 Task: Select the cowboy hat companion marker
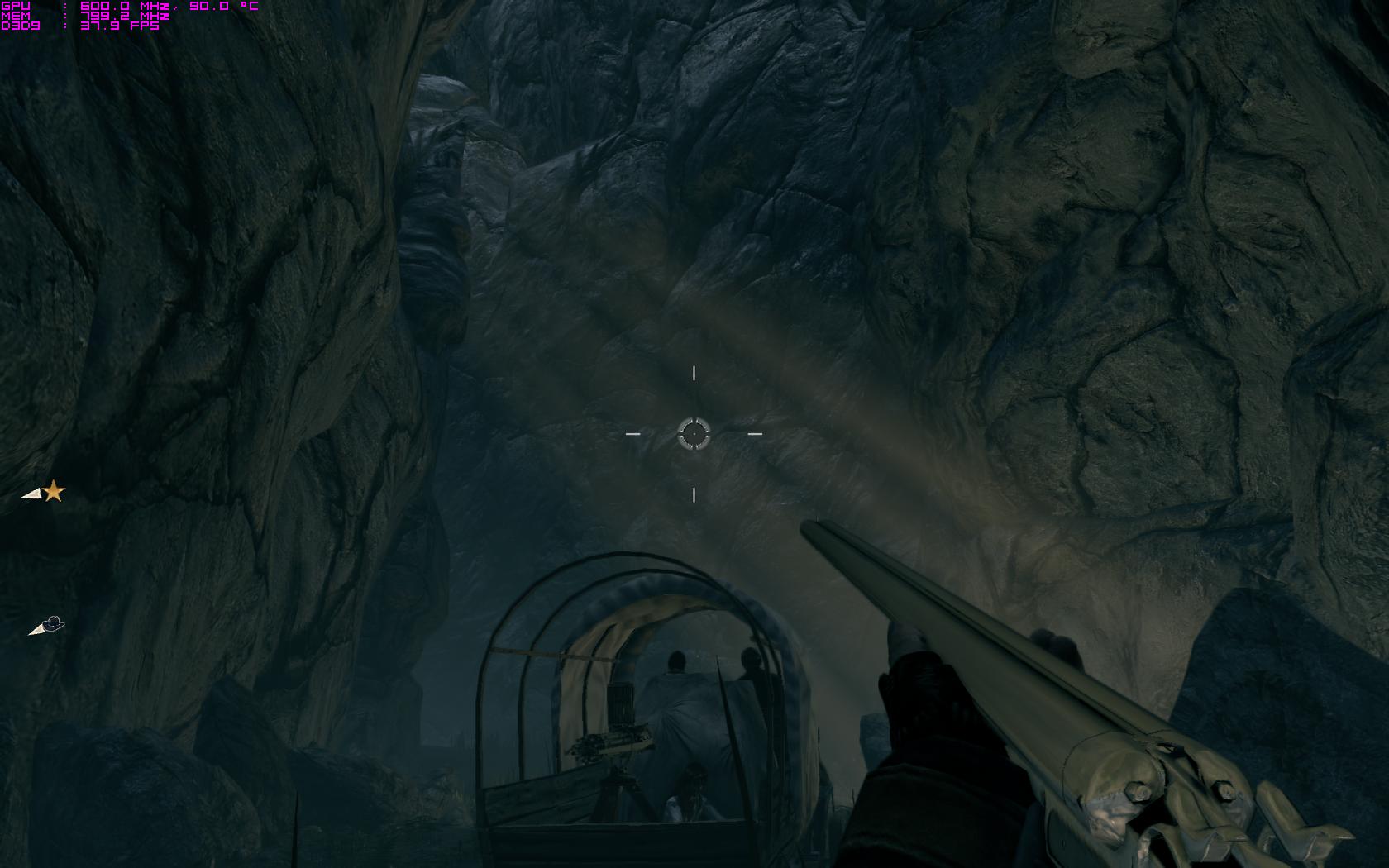coord(52,623)
